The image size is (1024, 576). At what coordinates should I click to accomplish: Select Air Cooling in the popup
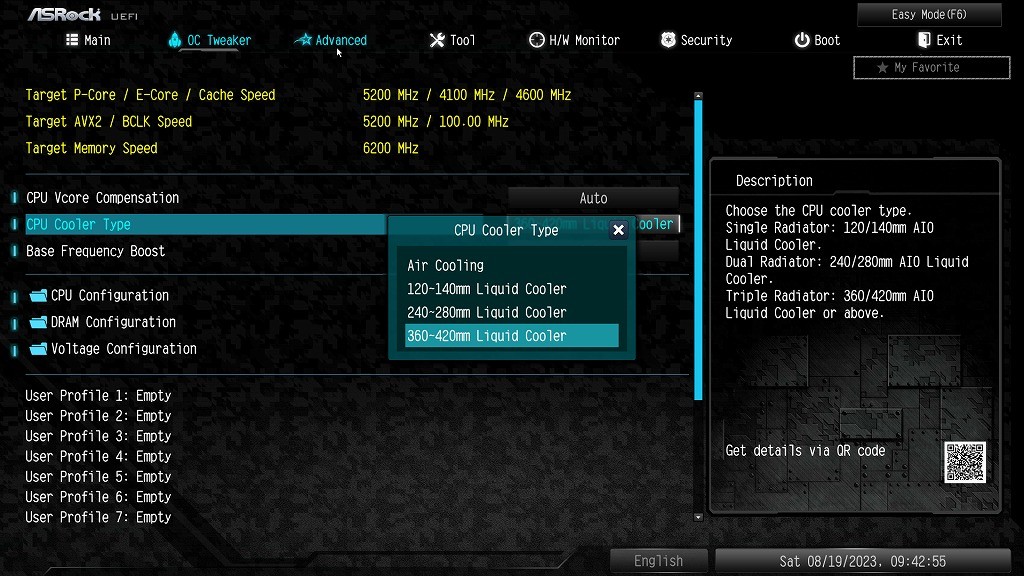tap(446, 266)
